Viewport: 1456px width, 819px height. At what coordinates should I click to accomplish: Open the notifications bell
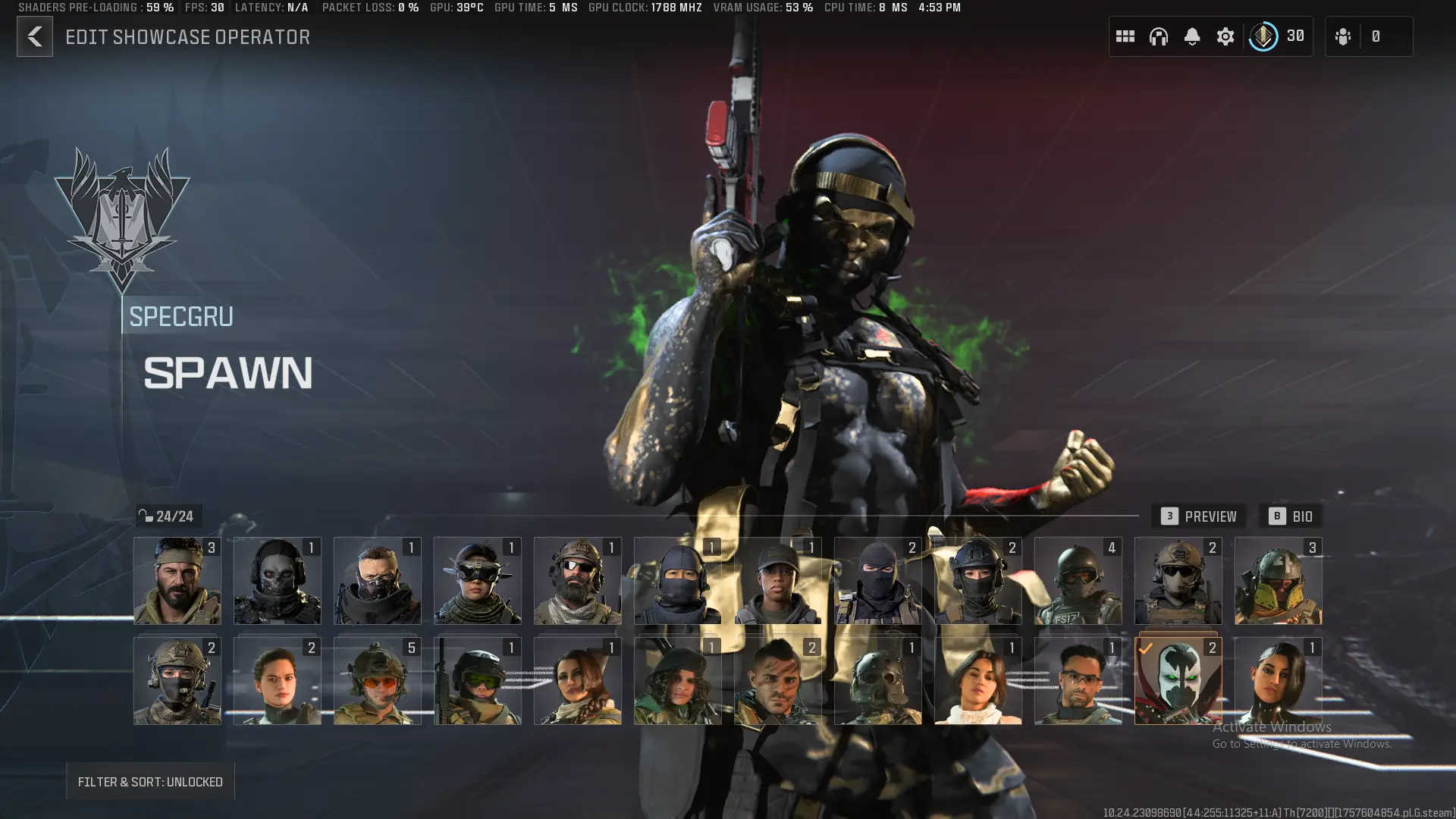pos(1192,36)
